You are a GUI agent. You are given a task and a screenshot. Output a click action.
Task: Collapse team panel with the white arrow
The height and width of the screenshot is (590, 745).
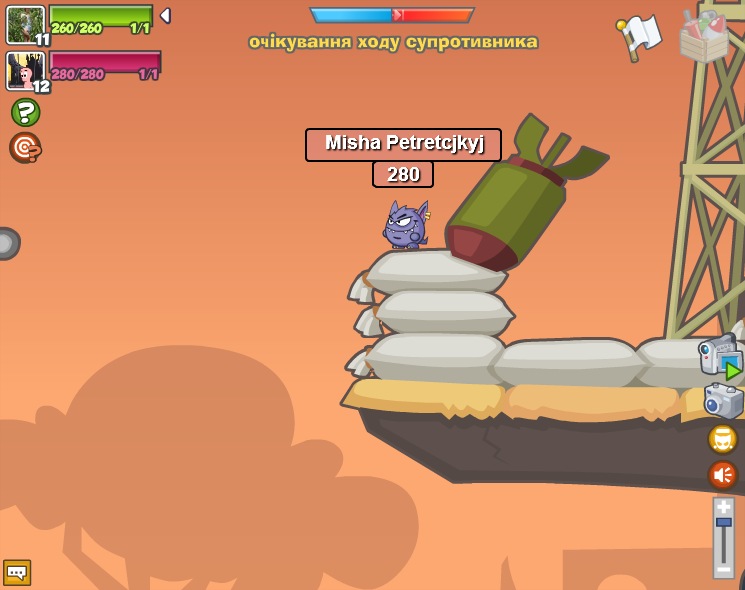coord(165,16)
